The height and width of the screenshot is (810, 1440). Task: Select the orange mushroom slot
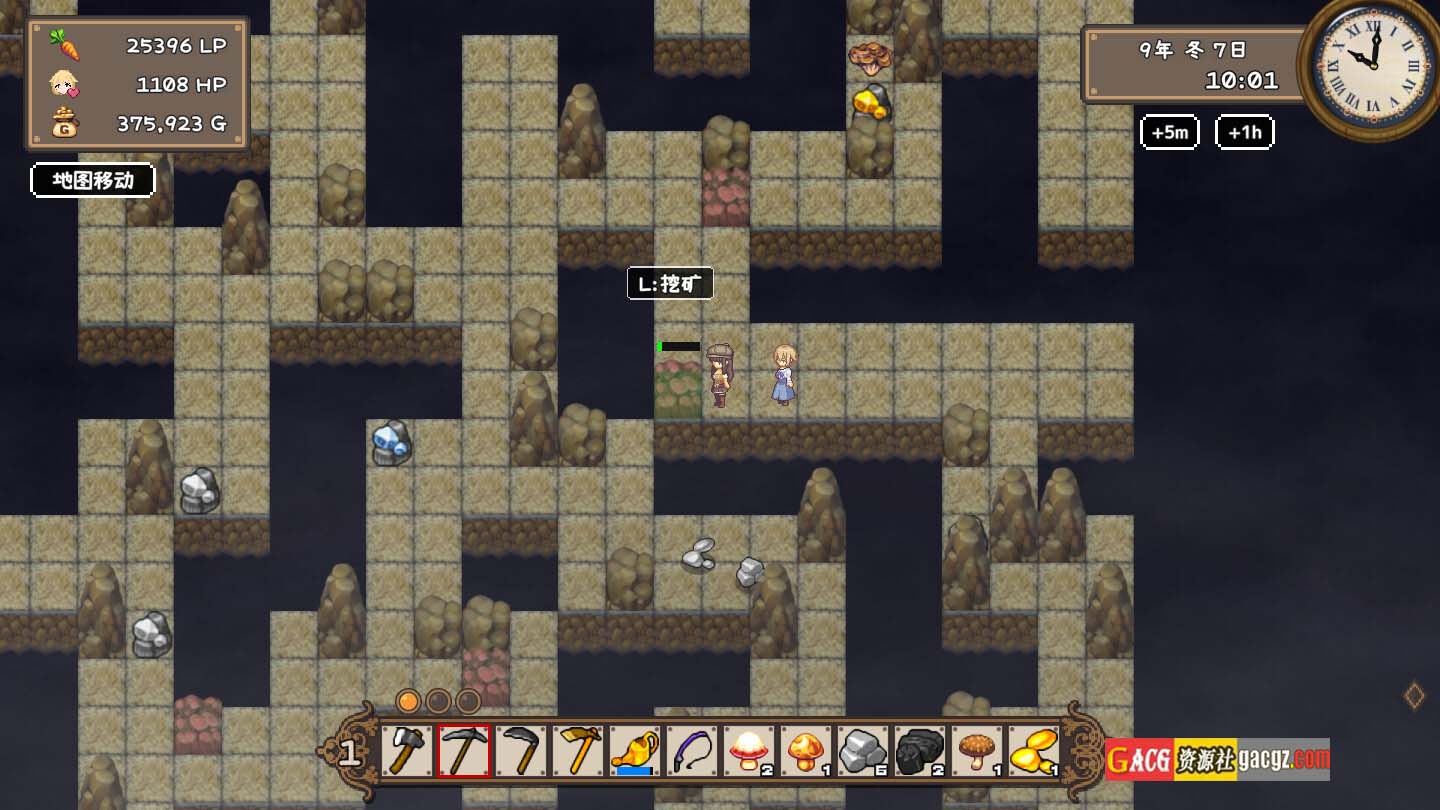(x=806, y=751)
